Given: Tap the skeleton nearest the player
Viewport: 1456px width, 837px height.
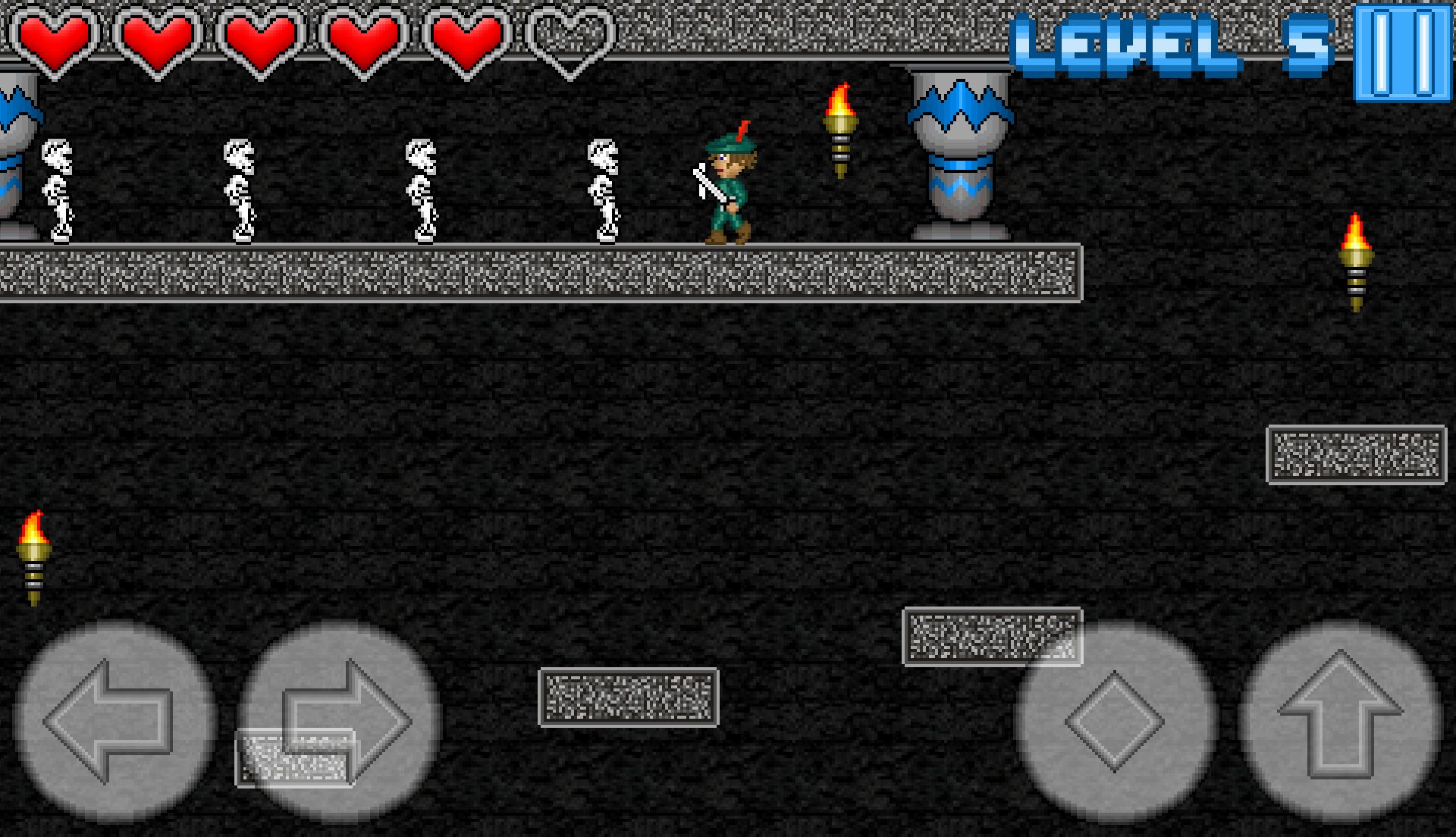Looking at the screenshot, I should click(603, 190).
